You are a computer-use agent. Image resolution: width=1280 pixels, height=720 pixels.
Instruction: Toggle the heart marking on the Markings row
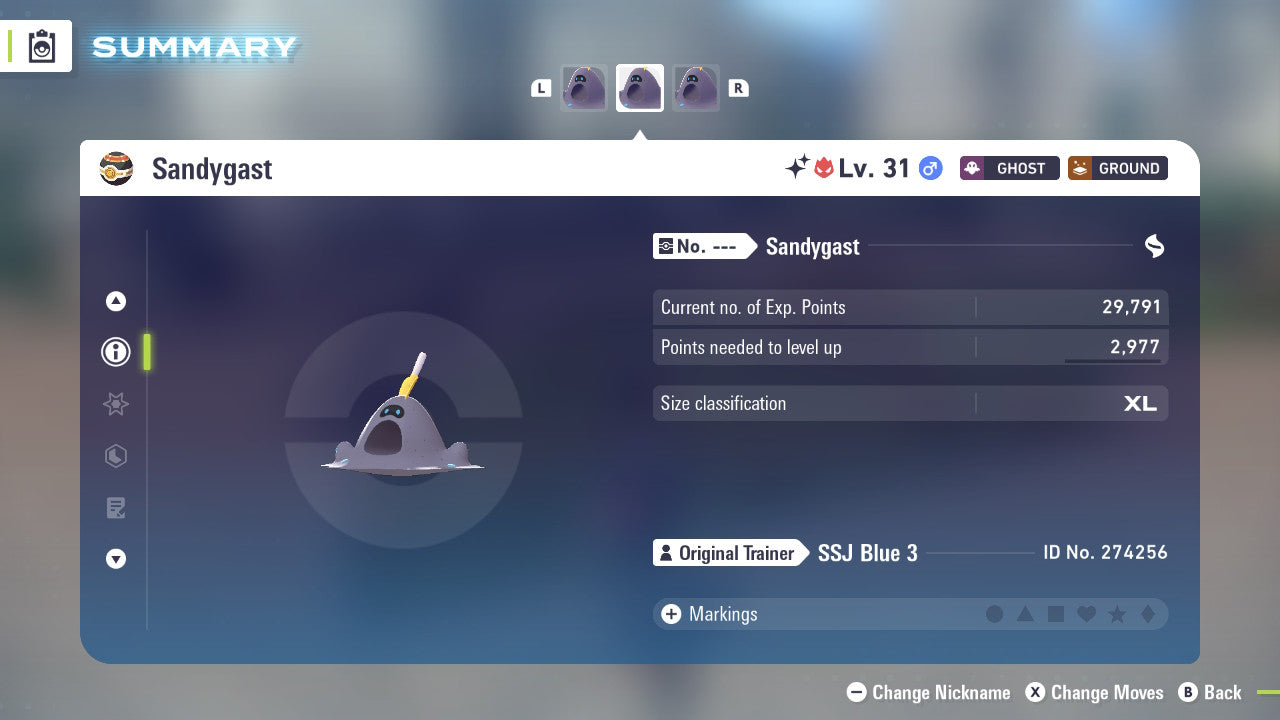(1085, 614)
